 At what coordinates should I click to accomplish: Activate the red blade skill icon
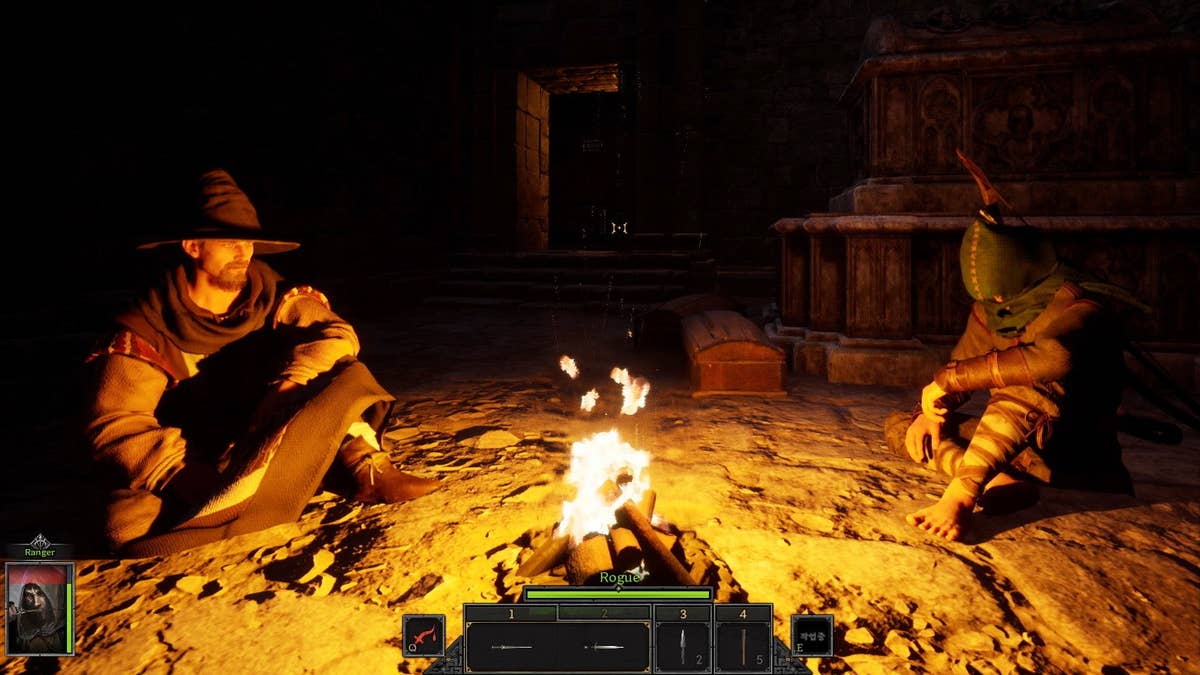pos(423,636)
